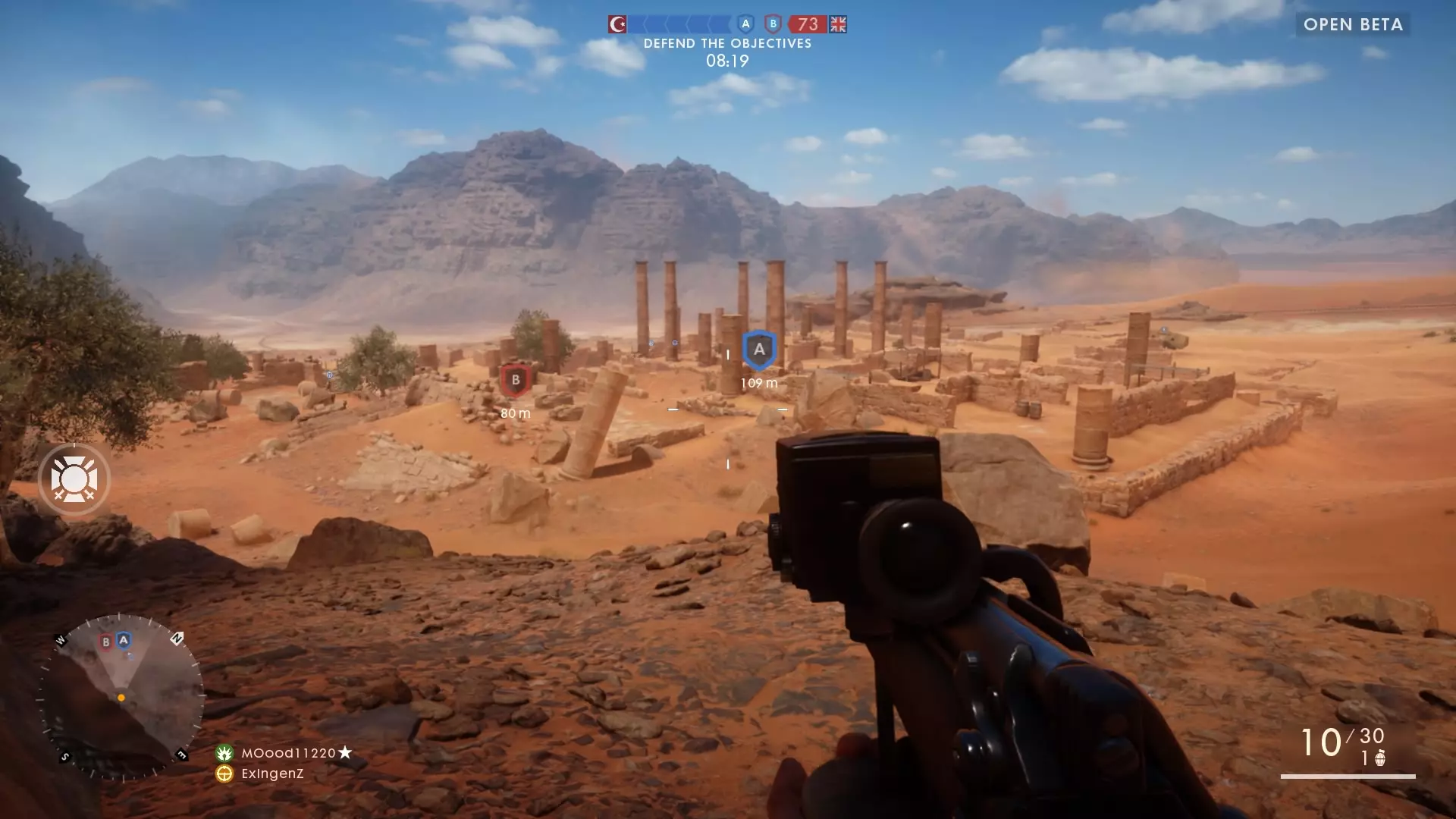Viewport: 1456px width, 819px height.
Task: Click the Ottoman flag team icon
Action: 617,24
